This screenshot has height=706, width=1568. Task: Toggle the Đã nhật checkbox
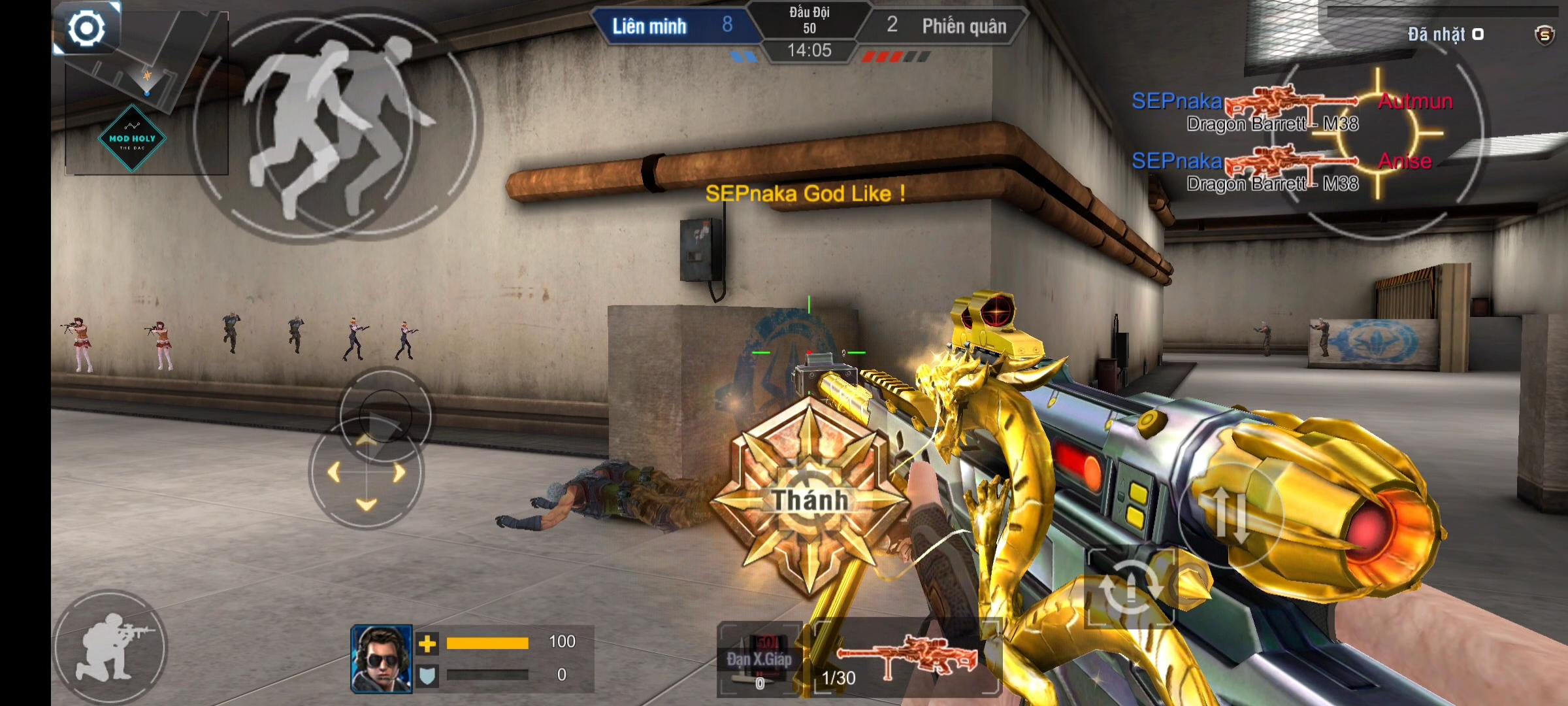[x=1478, y=34]
